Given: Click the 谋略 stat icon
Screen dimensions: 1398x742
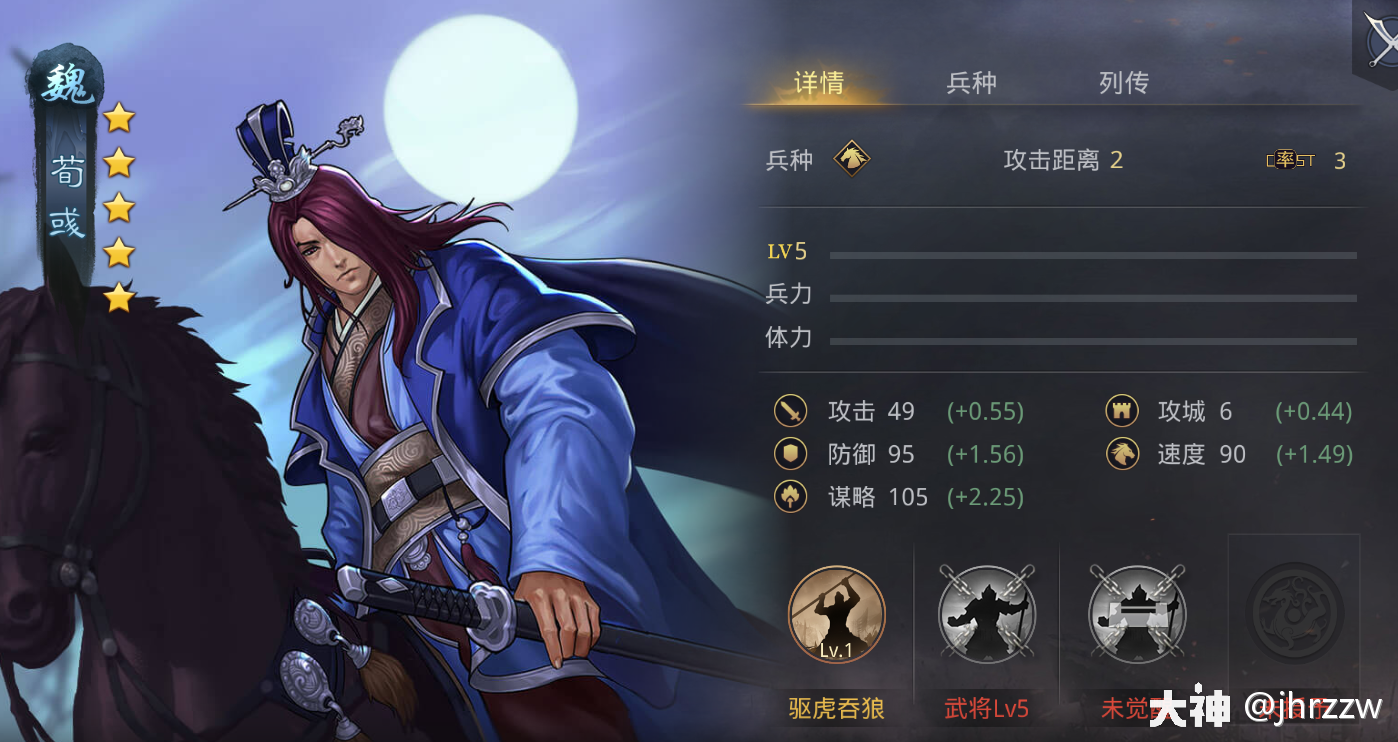Looking at the screenshot, I should pos(790,497).
